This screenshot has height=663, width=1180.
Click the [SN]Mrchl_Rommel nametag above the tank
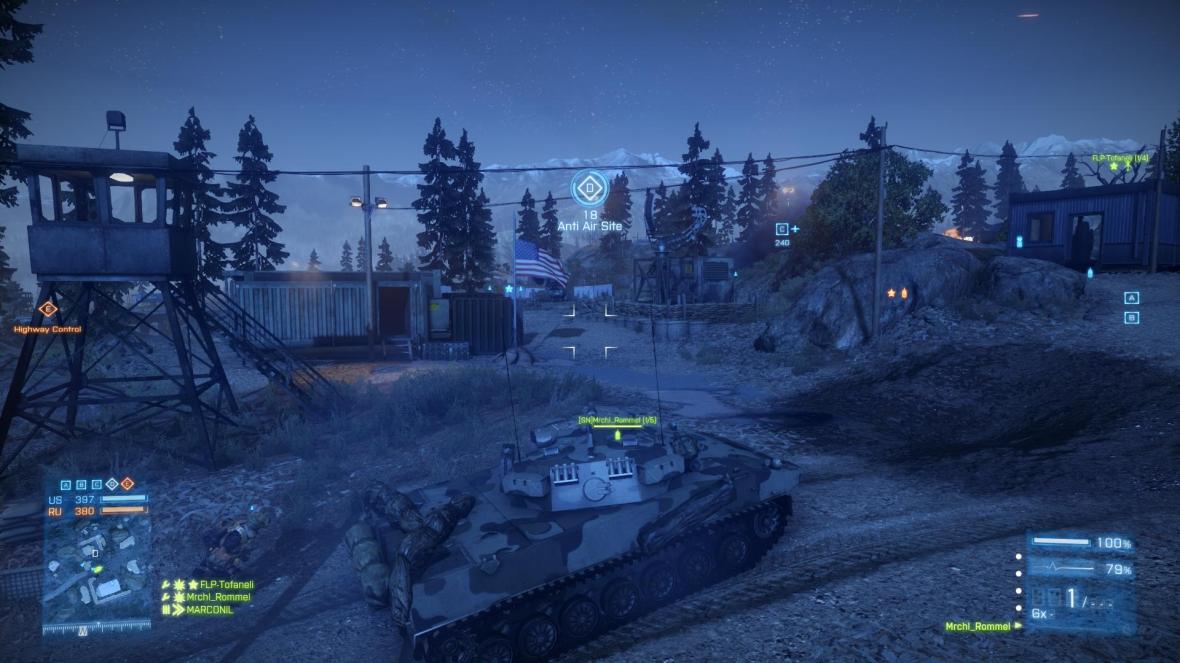click(x=618, y=420)
